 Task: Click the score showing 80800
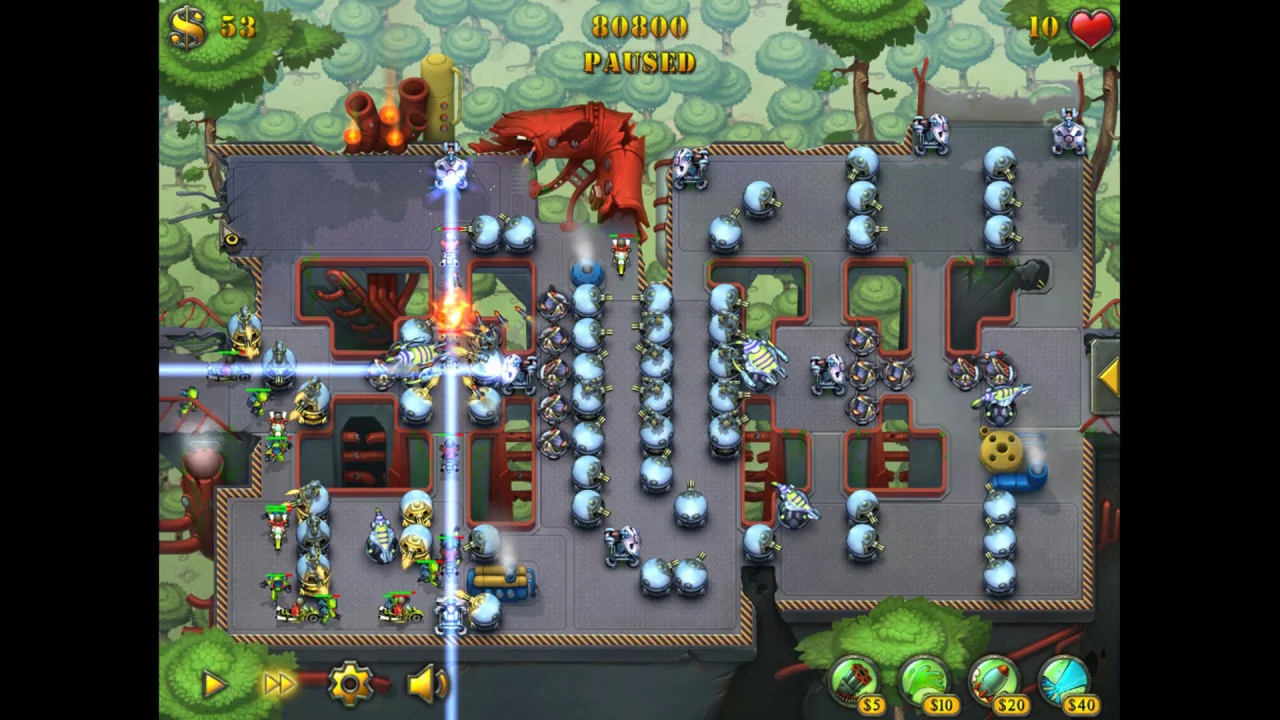[x=641, y=27]
